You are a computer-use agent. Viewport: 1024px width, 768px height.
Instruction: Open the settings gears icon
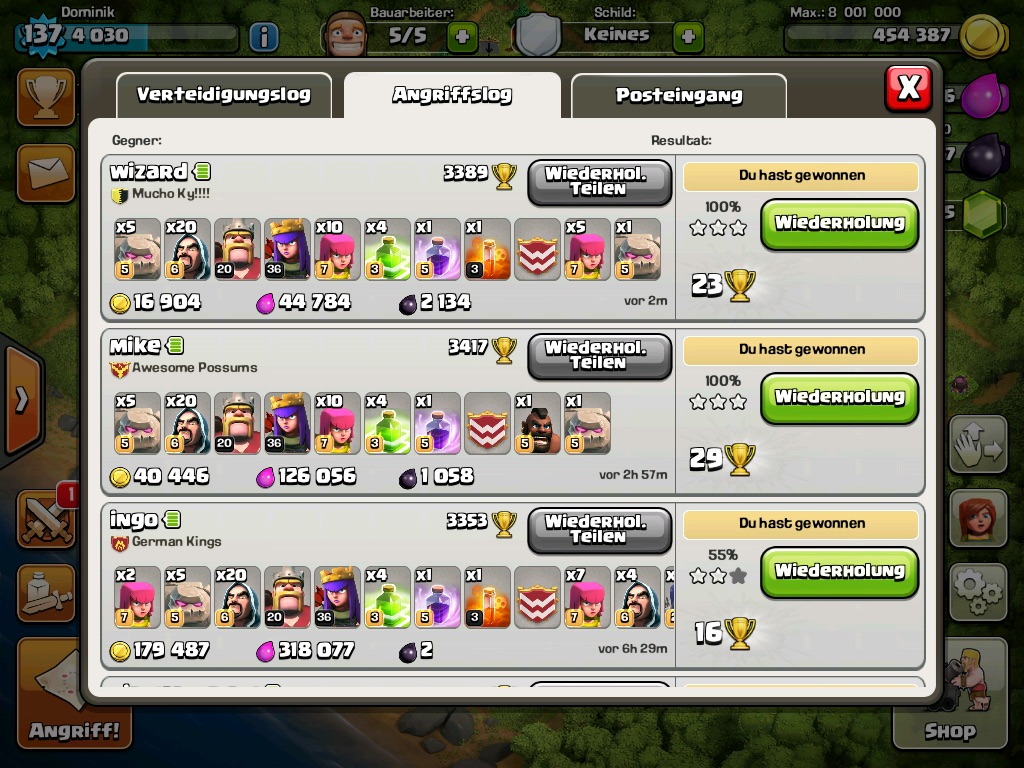977,592
